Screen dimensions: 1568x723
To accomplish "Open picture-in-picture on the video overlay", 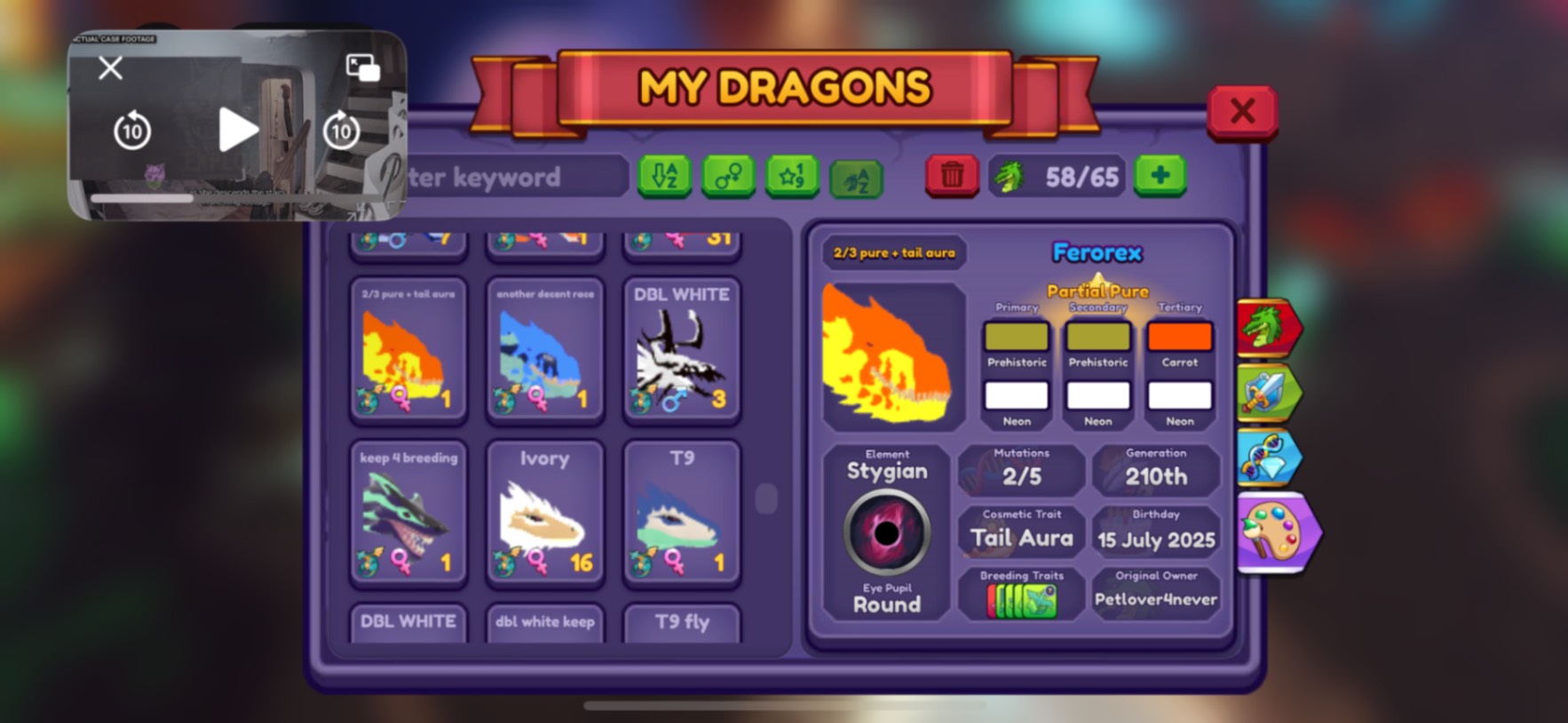I will pos(363,68).
